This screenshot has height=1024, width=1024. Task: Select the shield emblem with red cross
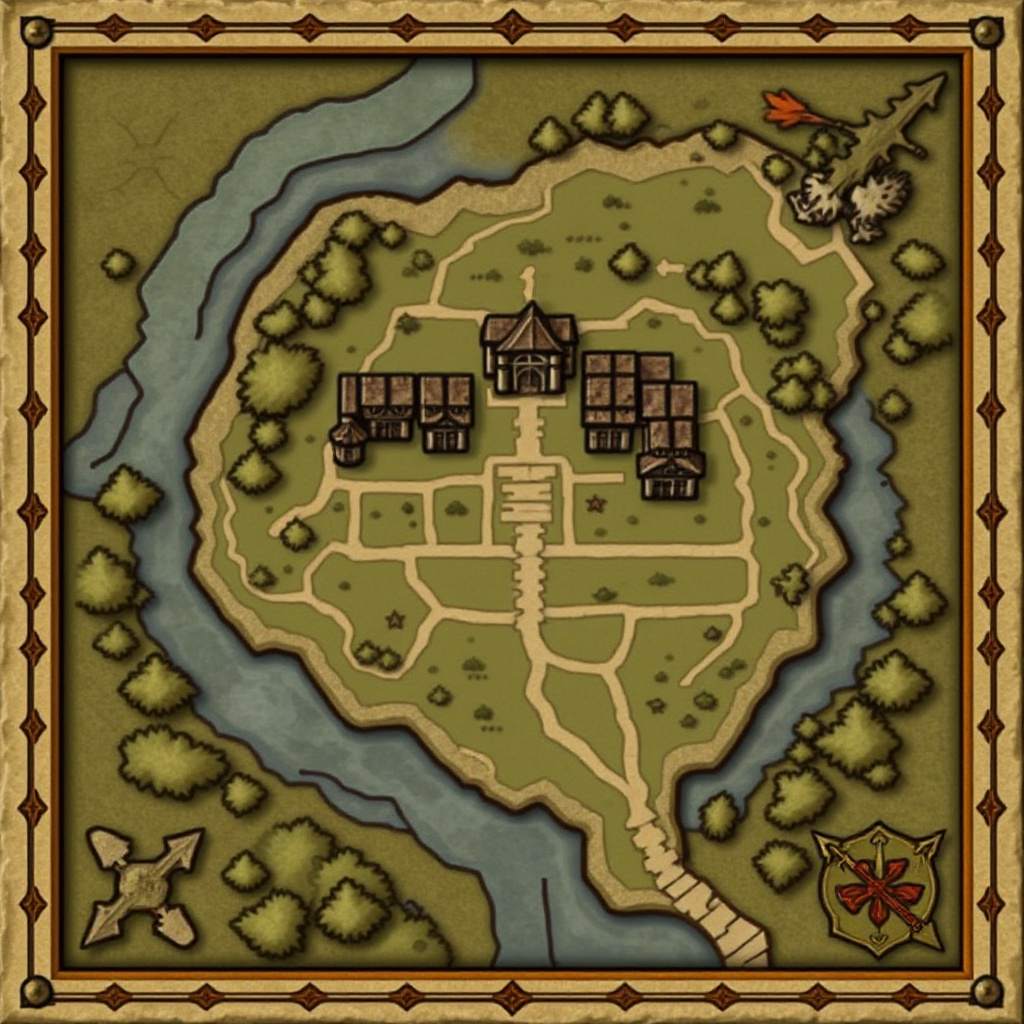coord(879,888)
